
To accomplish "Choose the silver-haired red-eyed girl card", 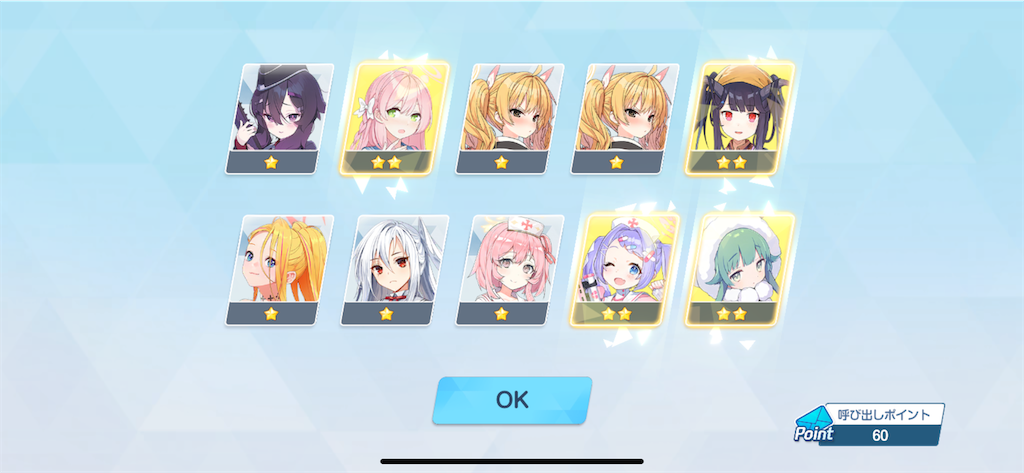I will point(394,270).
